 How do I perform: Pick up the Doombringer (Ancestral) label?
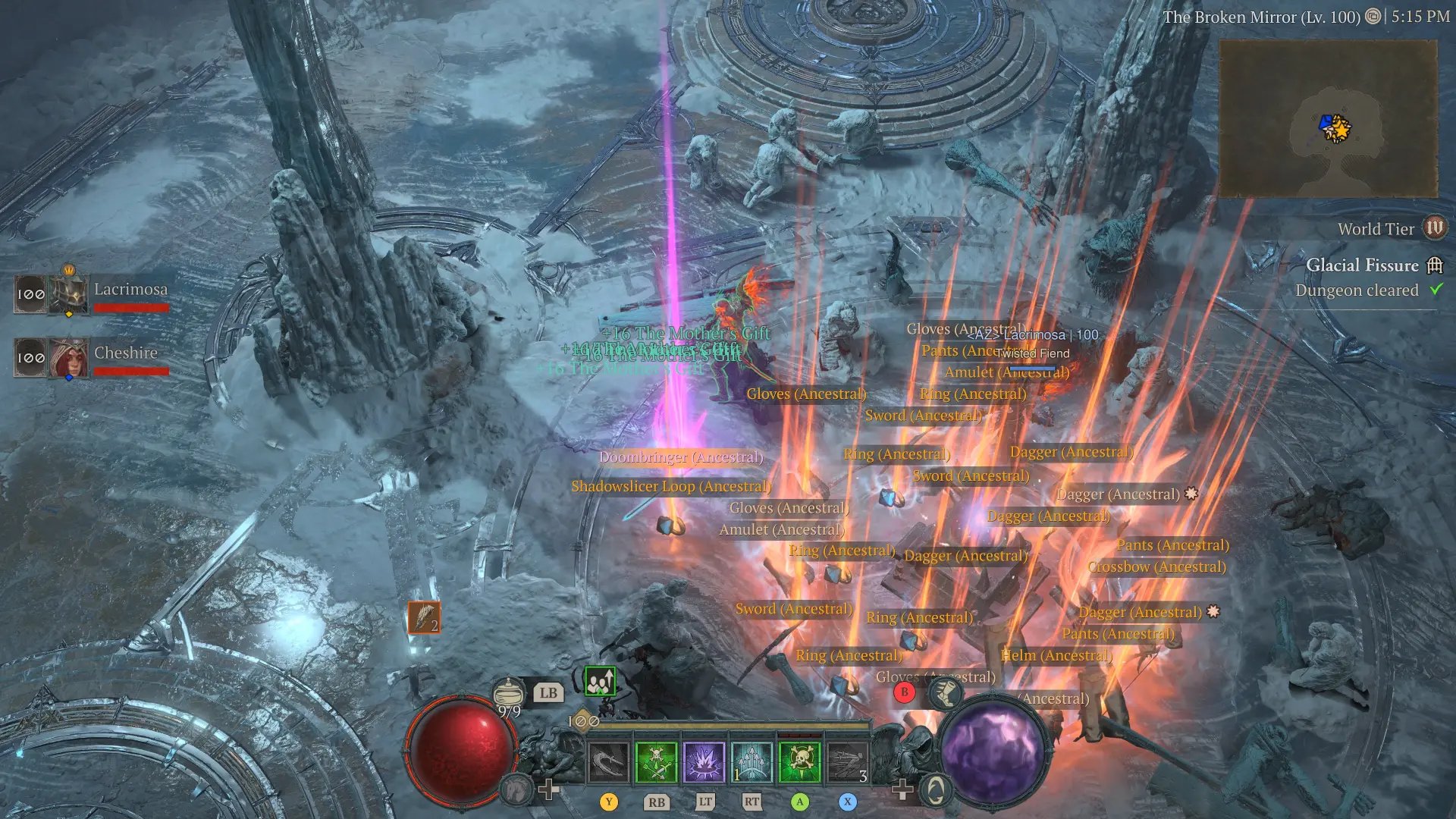(x=680, y=457)
